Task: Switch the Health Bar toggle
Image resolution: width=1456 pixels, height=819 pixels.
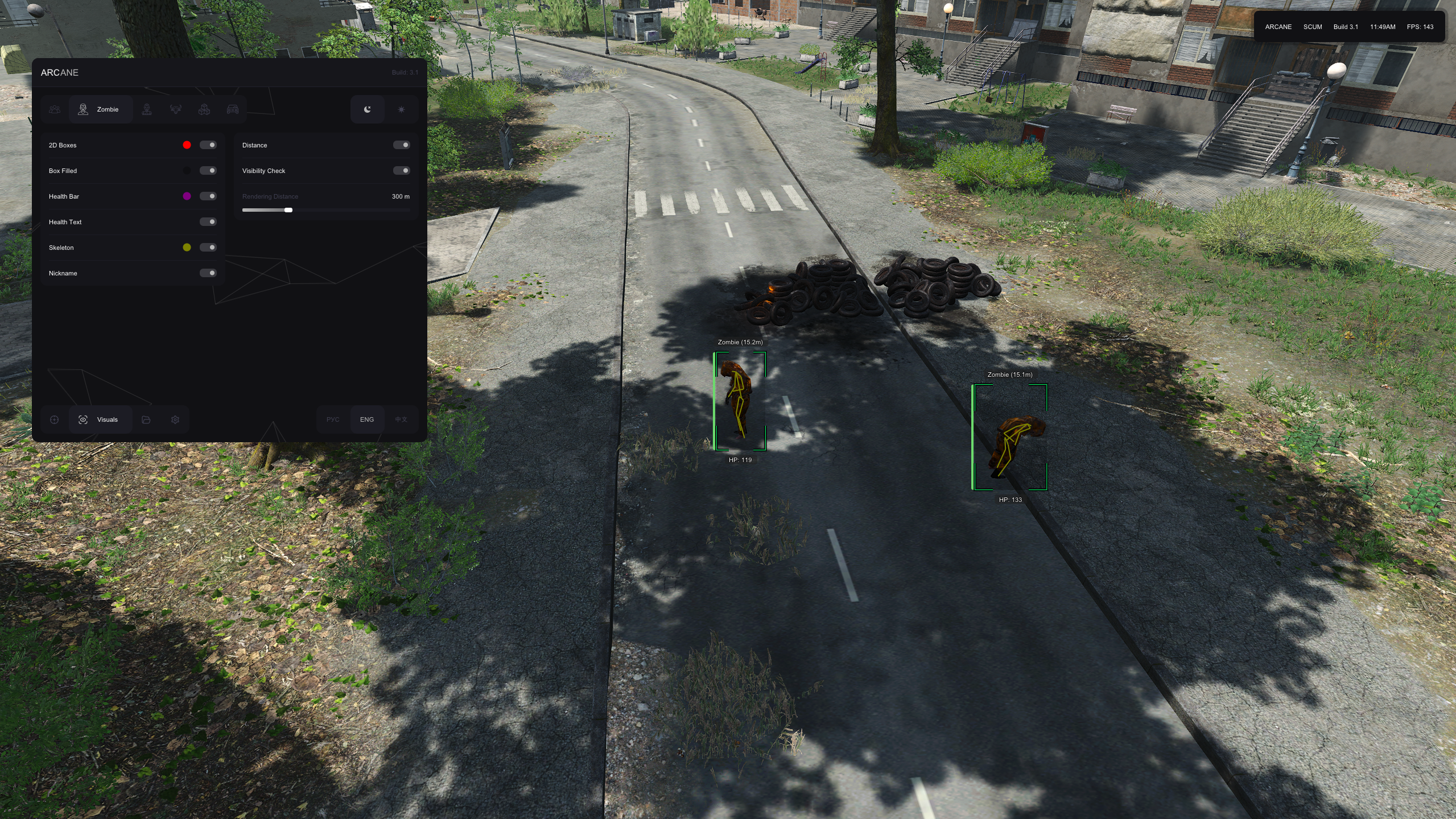Action: click(208, 196)
